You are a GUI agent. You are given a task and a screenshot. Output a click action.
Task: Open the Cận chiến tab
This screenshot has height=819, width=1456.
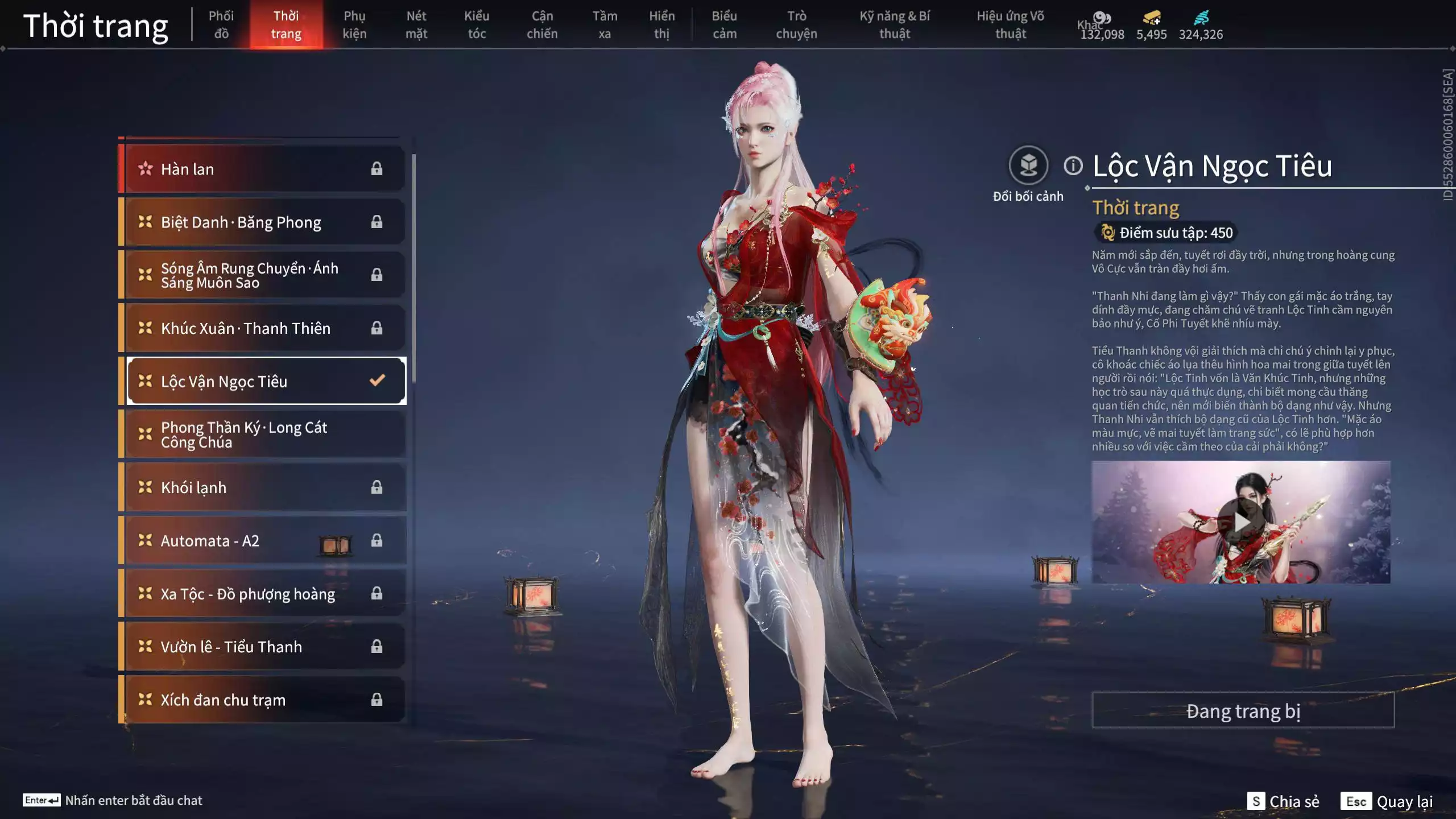(541, 24)
